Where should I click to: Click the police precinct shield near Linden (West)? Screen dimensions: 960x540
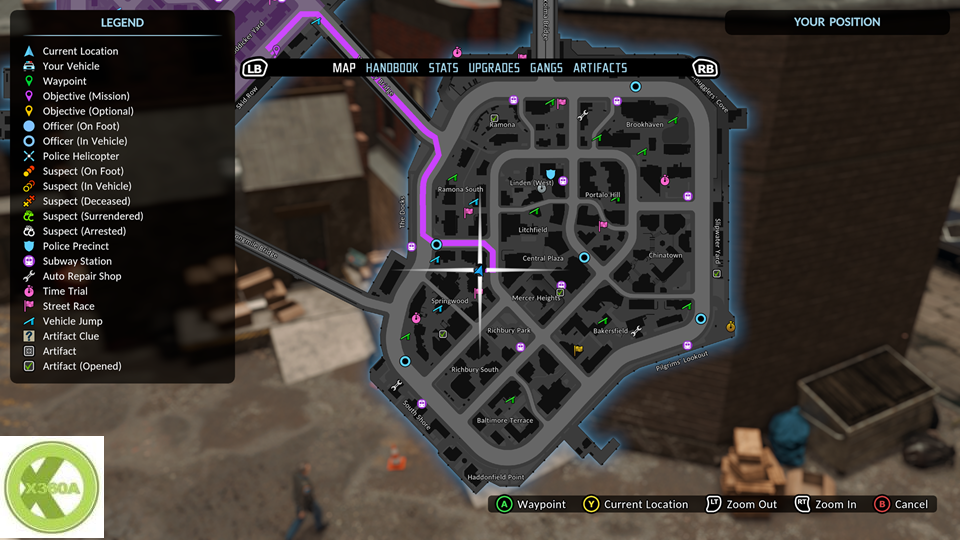(x=550, y=174)
